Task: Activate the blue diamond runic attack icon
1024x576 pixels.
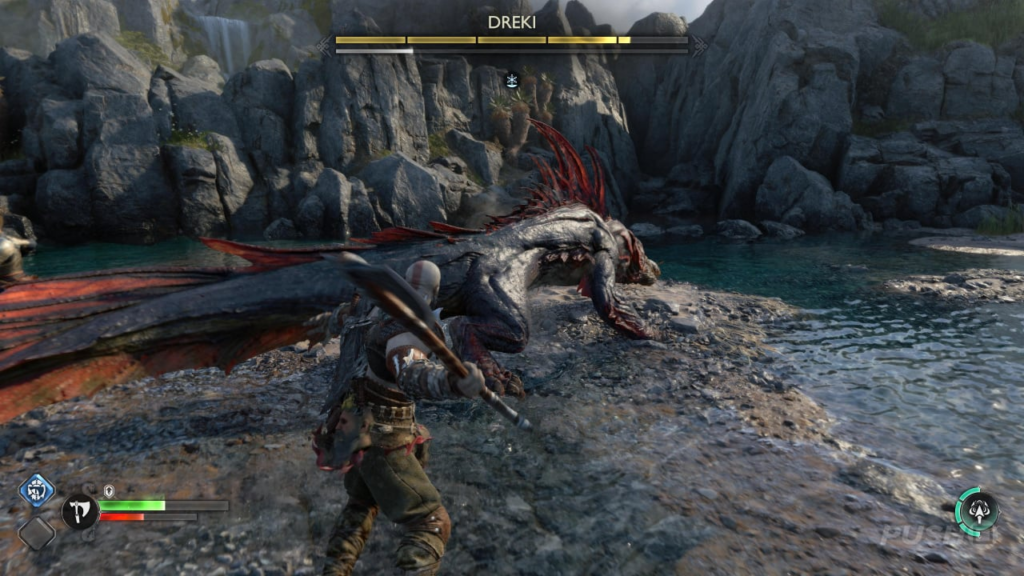Action: coord(37,492)
